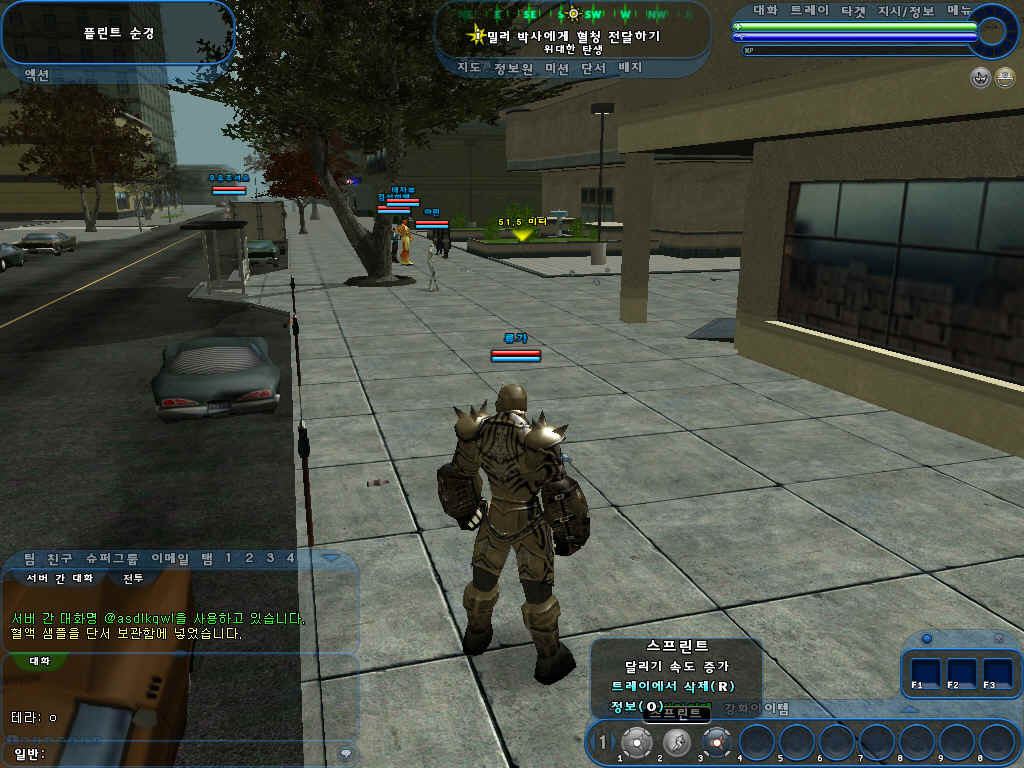This screenshot has height=768, width=1024.
Task: Switch to the 전투 chat tab
Action: click(132, 578)
